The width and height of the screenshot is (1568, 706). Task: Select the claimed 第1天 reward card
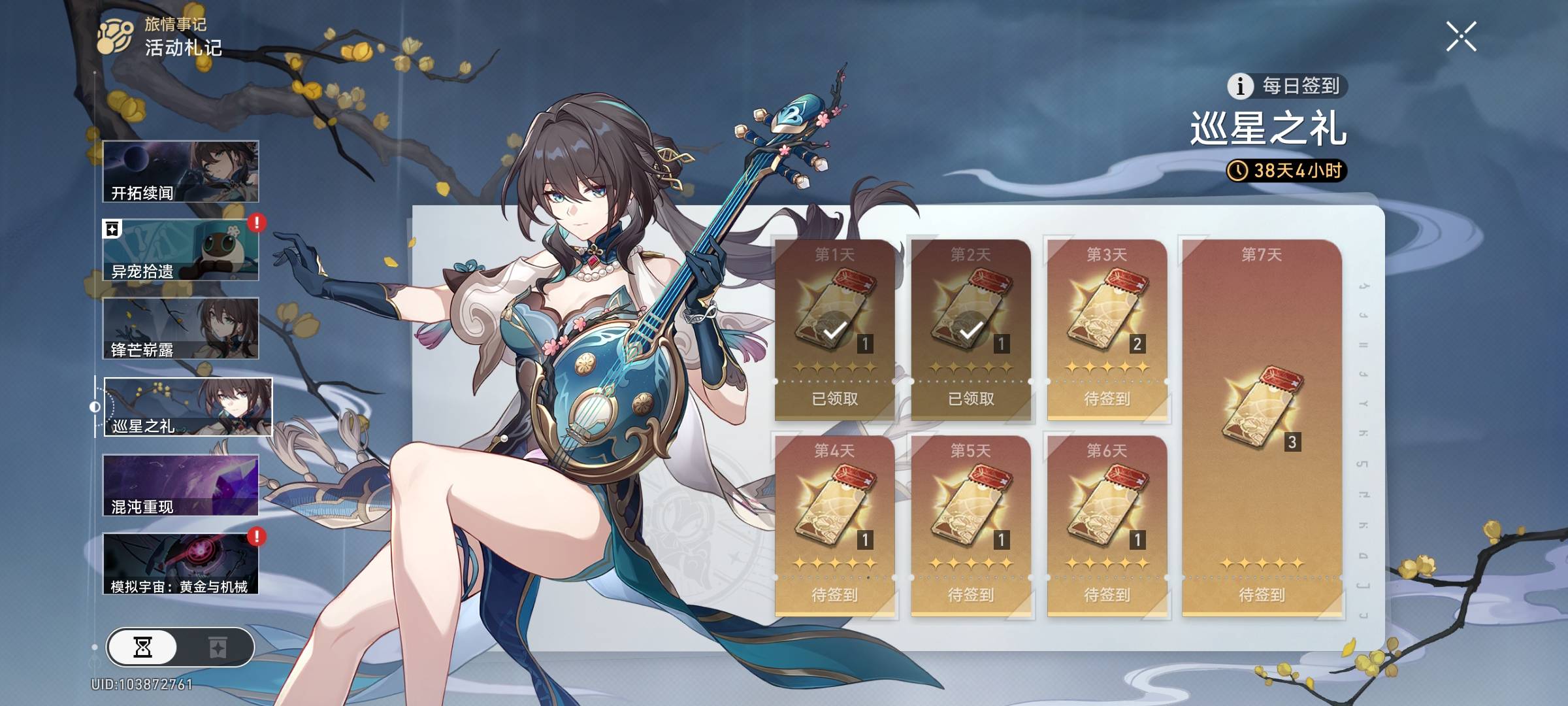coord(834,329)
